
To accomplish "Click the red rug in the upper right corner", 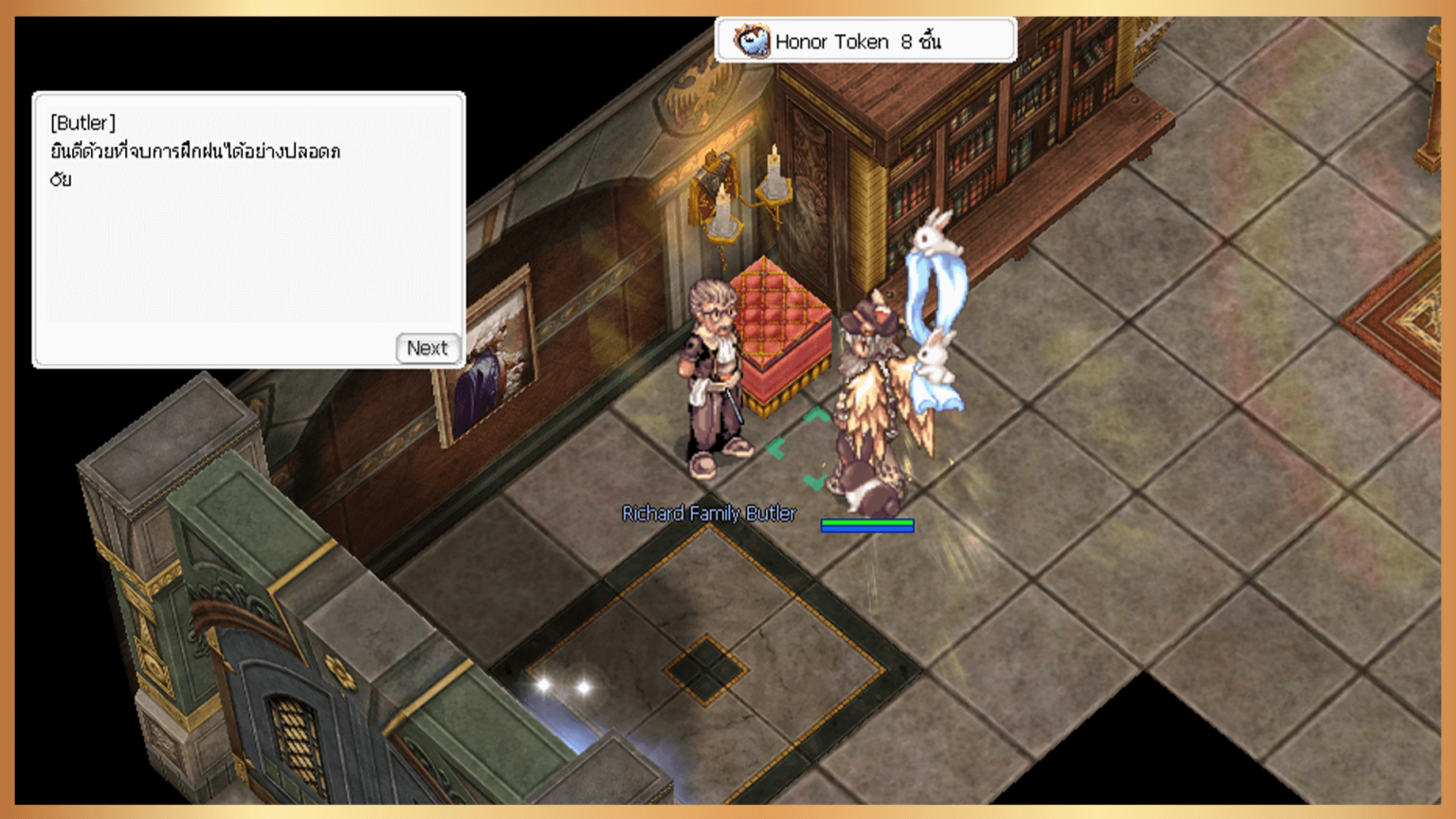I will pos(1422,313).
